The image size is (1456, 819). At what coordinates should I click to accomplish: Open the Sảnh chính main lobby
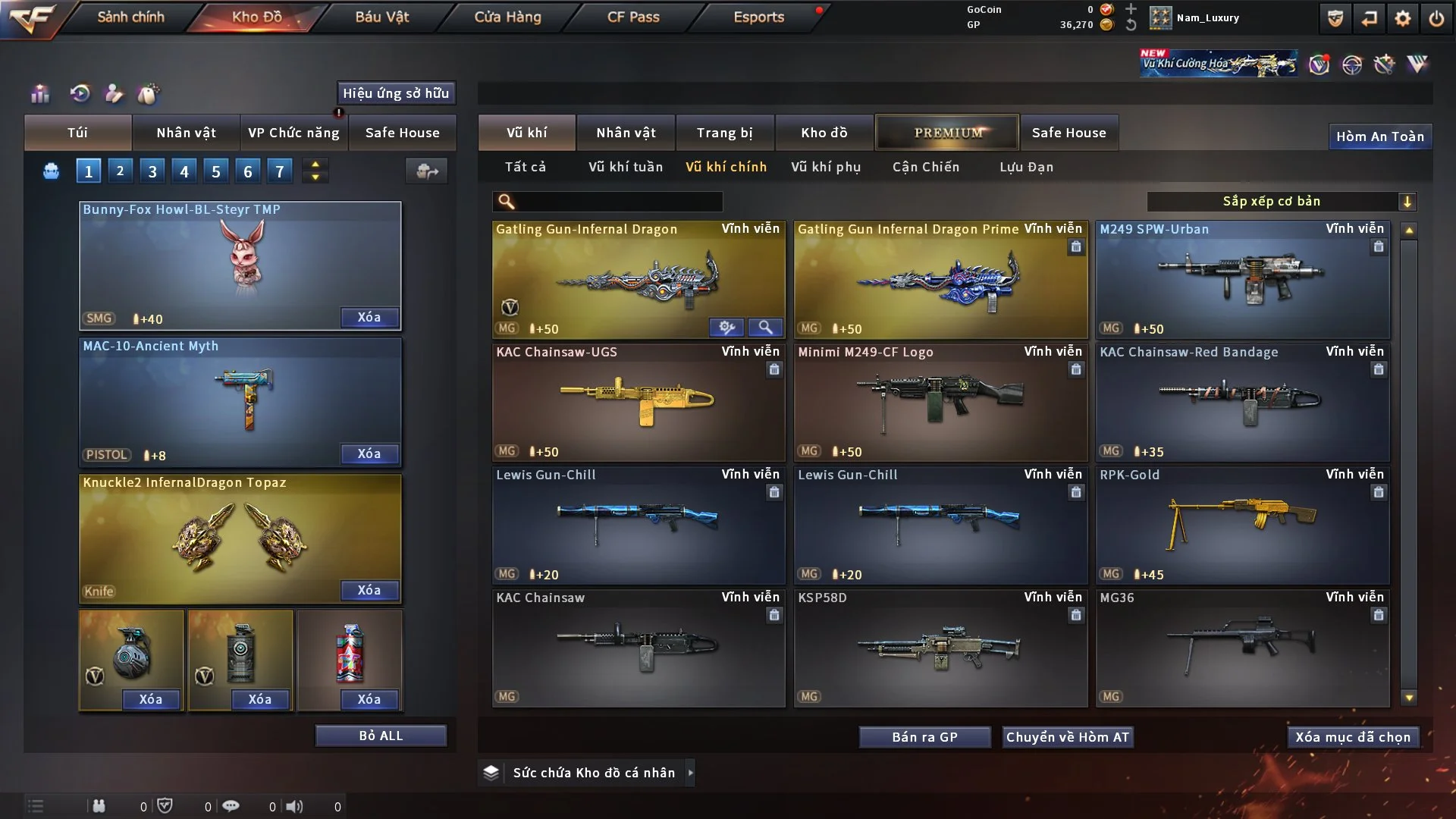tap(130, 17)
